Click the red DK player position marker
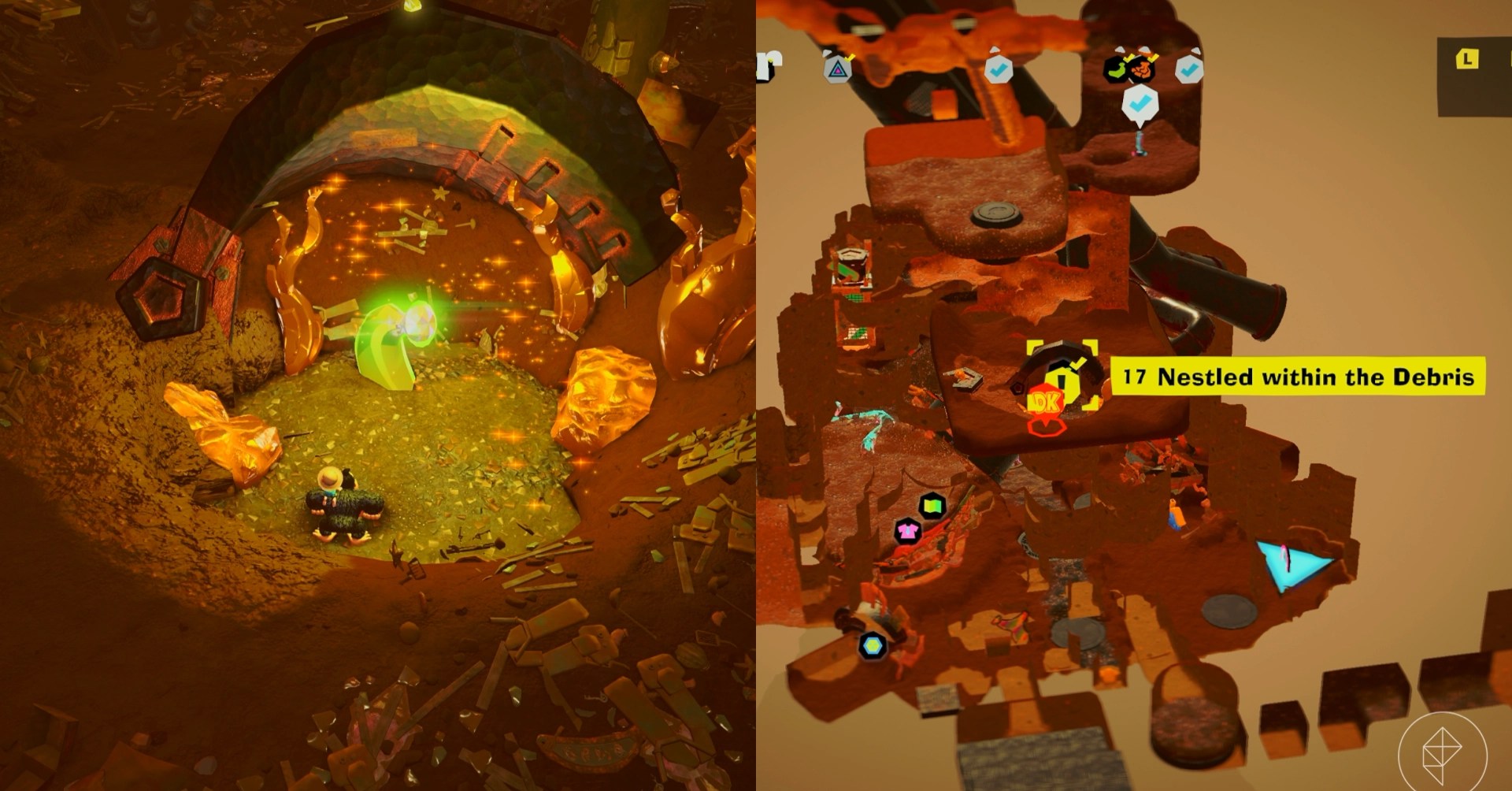 point(1047,403)
